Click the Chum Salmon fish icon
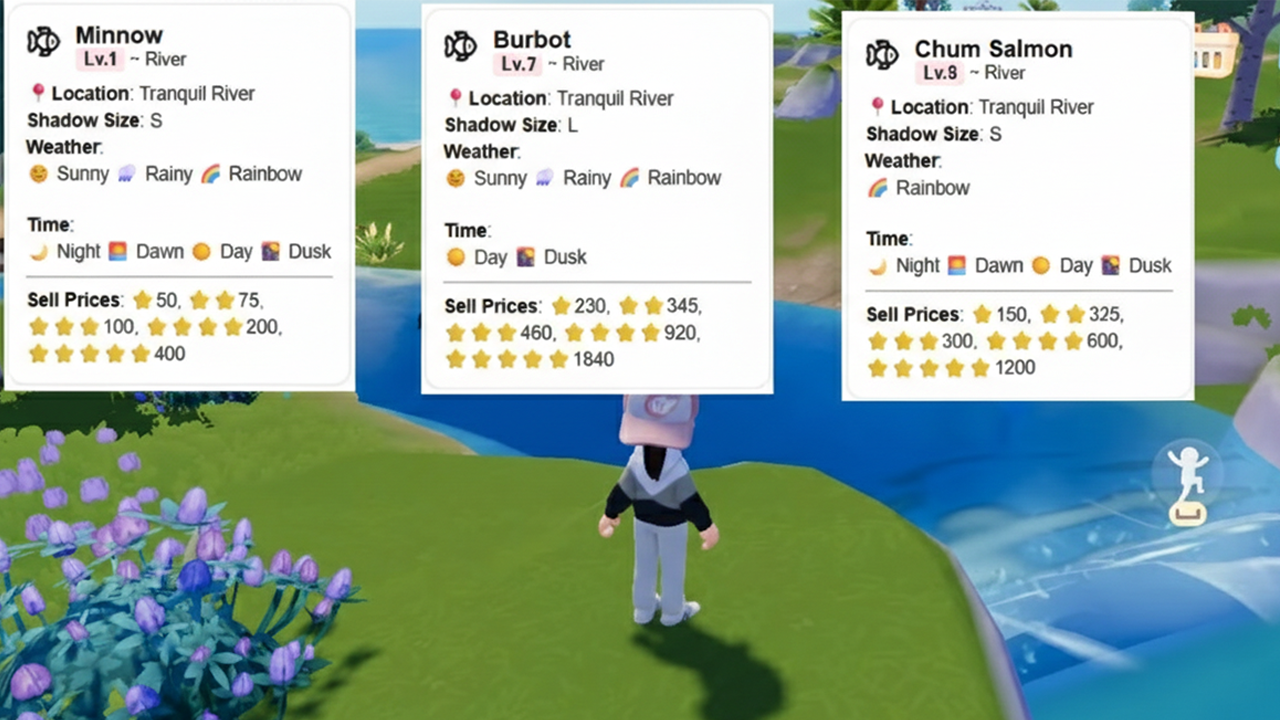 coord(882,57)
